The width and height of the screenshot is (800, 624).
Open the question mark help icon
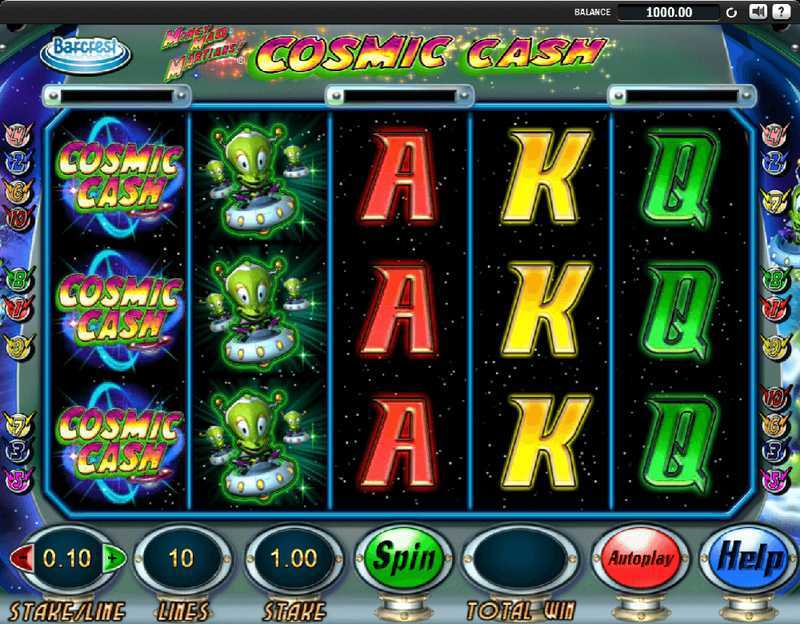pyautogui.click(x=783, y=12)
